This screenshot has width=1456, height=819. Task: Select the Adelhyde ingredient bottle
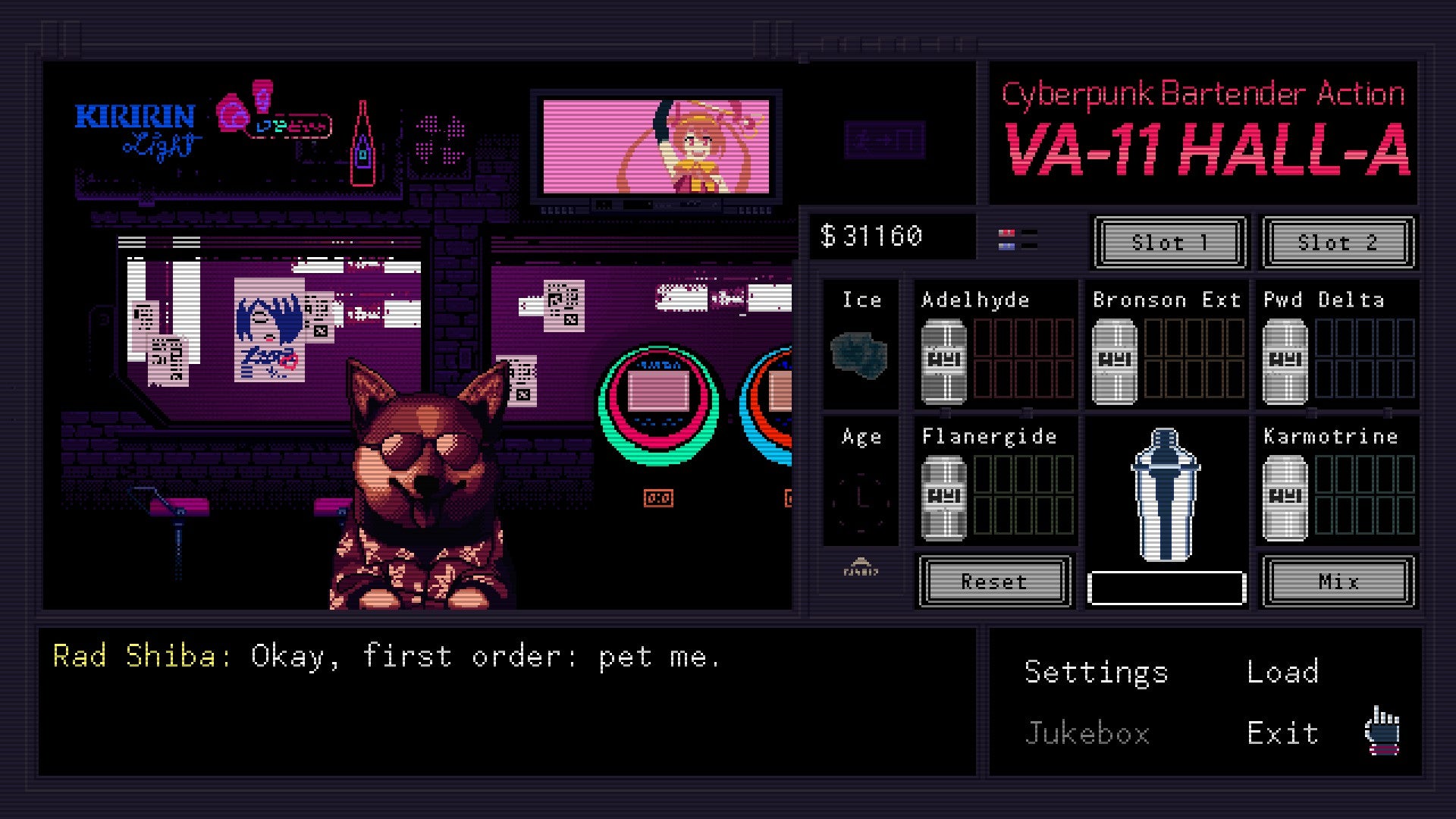(x=944, y=360)
